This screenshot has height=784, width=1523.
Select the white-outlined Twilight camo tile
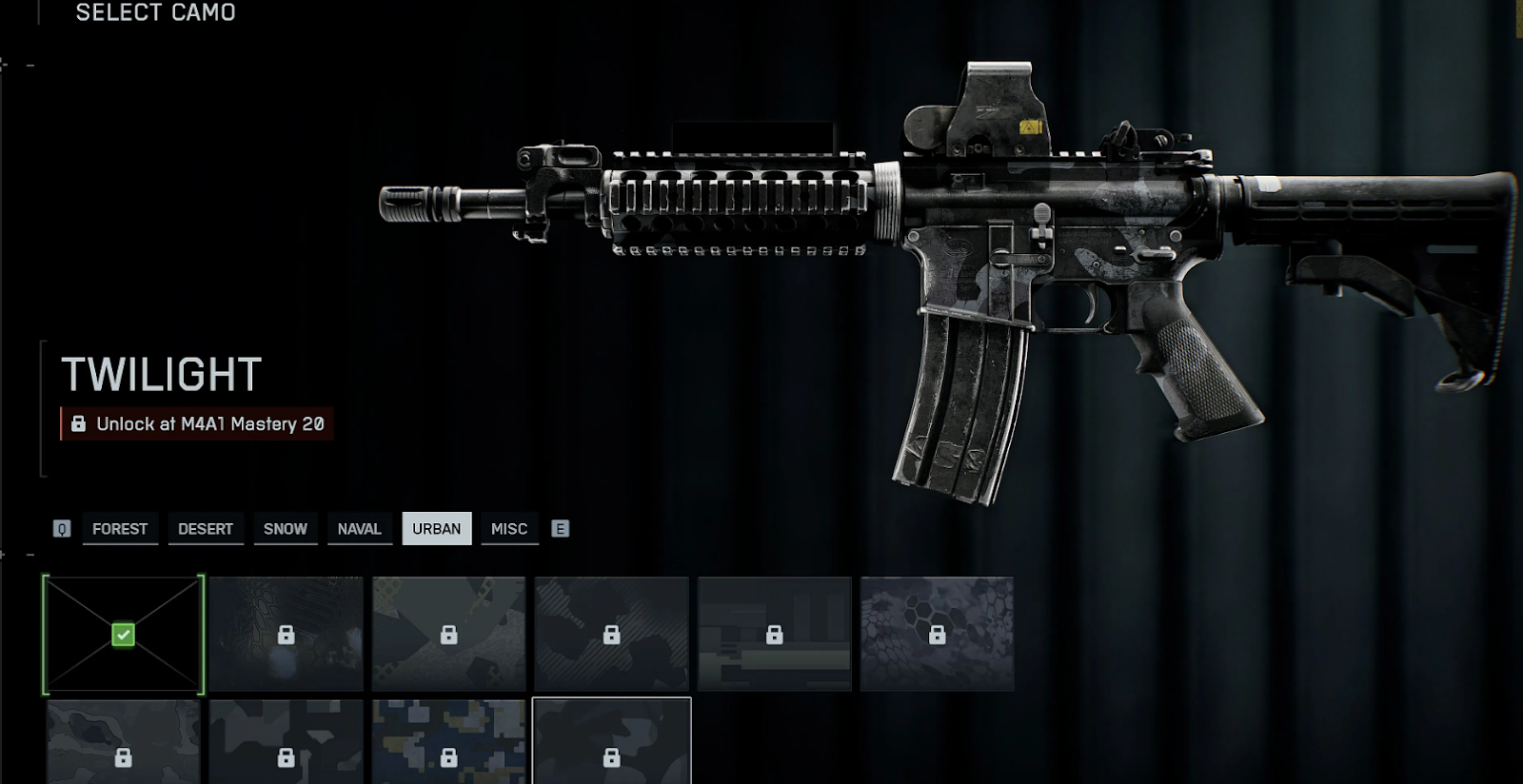(611, 742)
